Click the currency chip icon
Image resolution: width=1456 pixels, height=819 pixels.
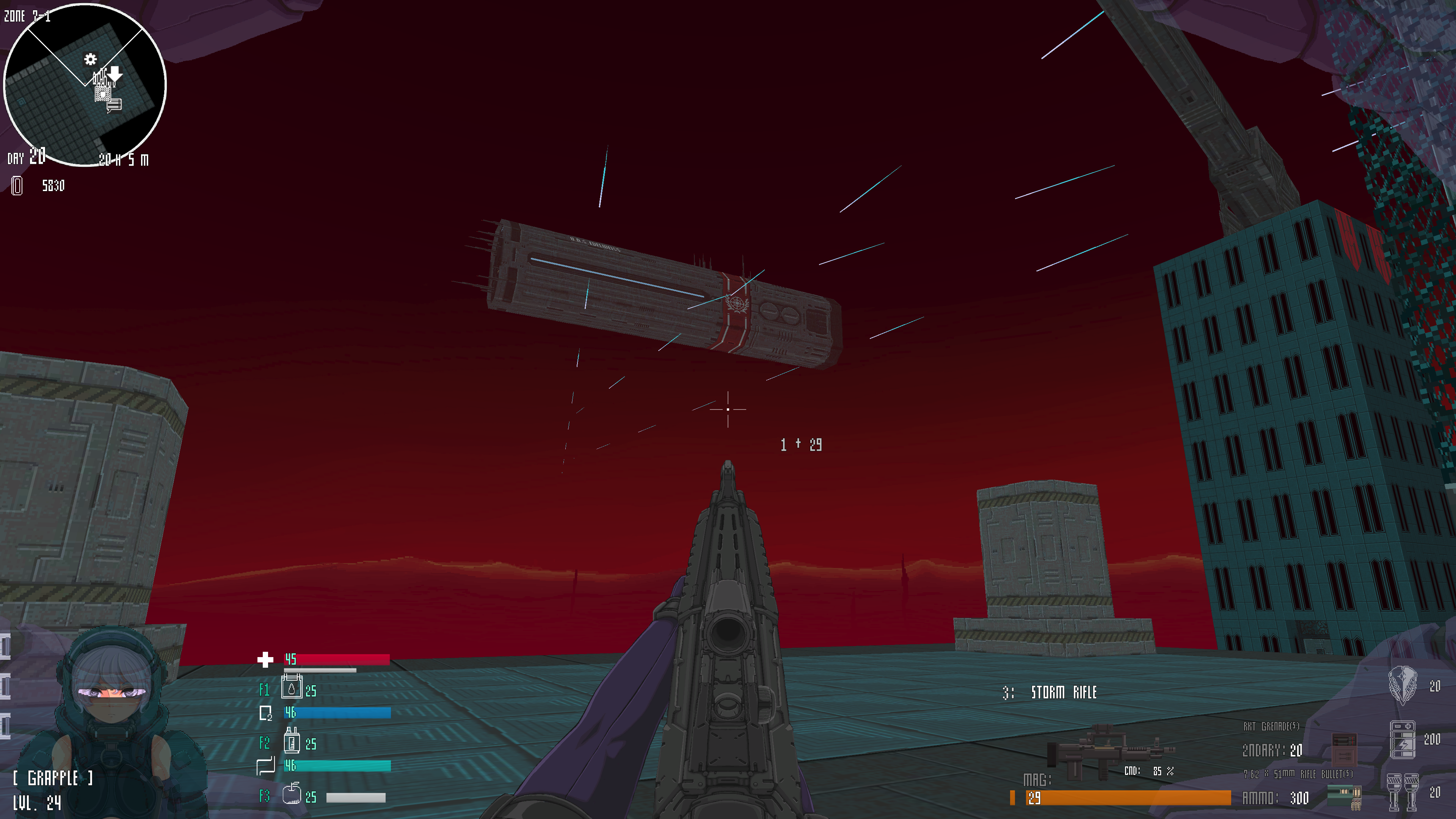(17, 185)
